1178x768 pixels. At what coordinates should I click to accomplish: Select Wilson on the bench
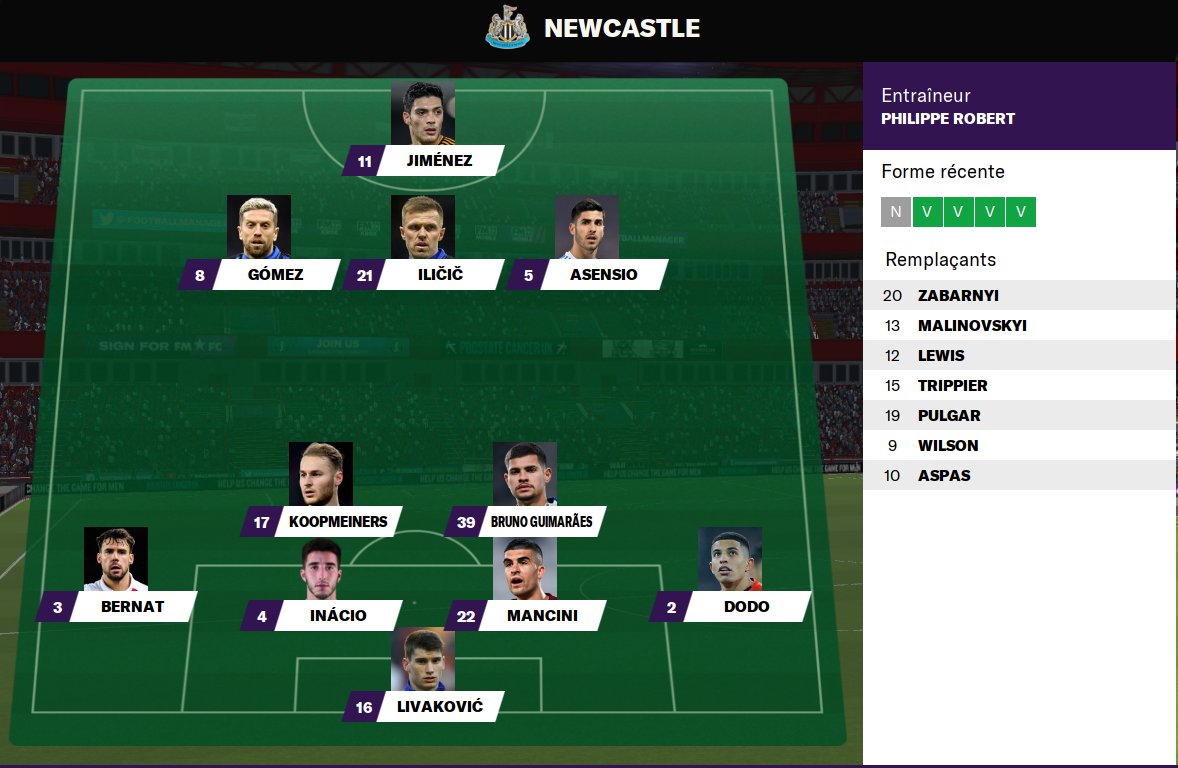pyautogui.click(x=948, y=446)
